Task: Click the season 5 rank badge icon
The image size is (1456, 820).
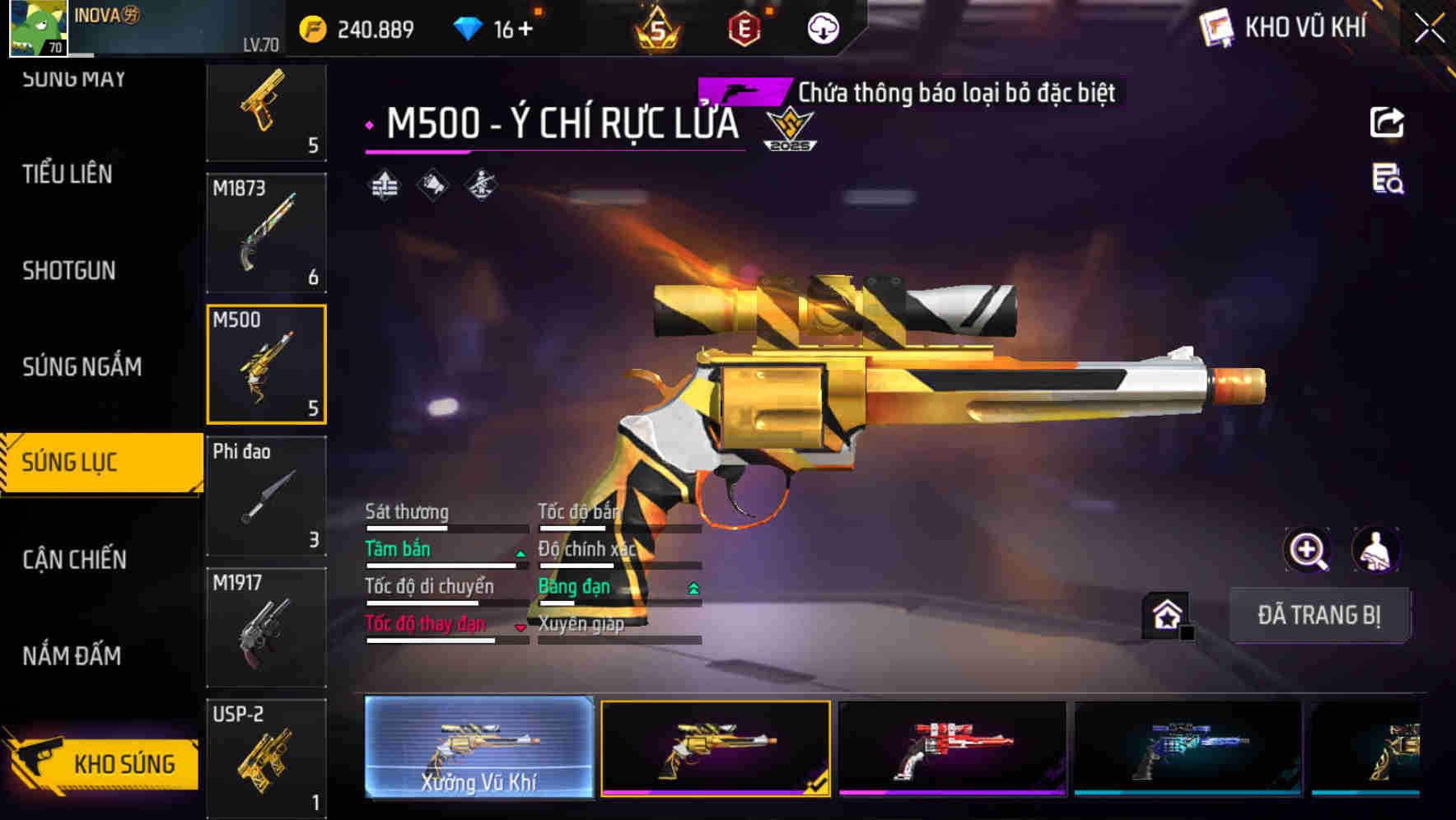Action: 658,27
